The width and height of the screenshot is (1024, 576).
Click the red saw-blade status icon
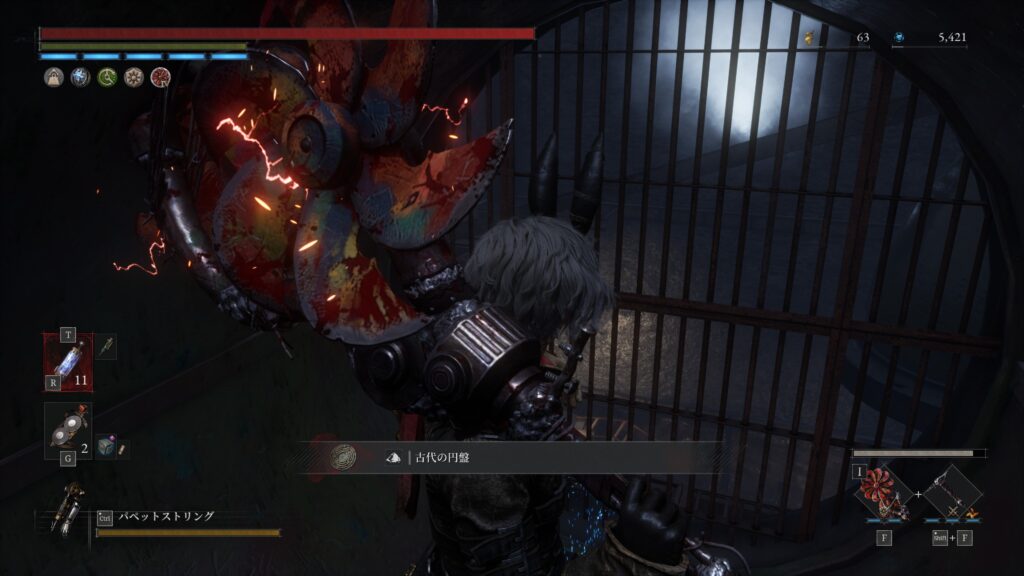(x=160, y=77)
